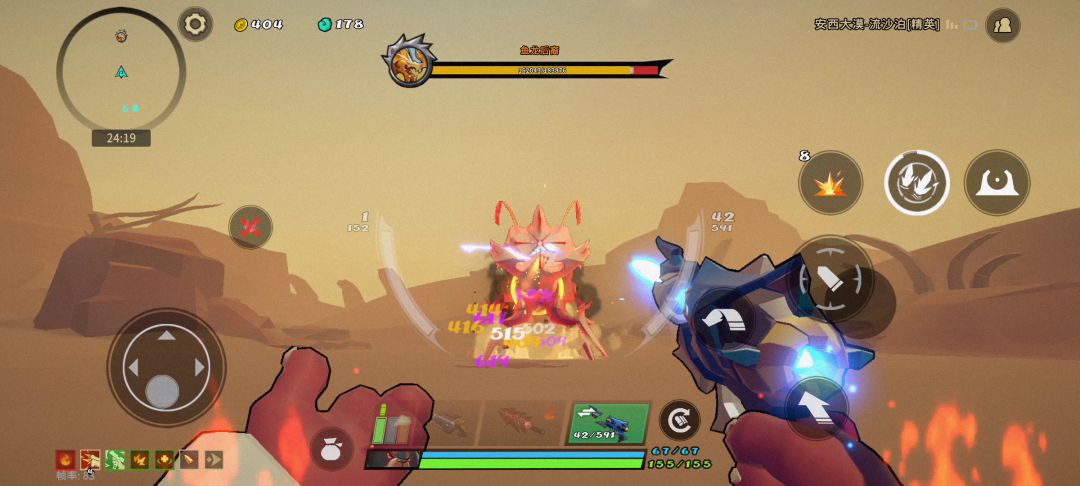Open the gear settings menu
The width and height of the screenshot is (1080, 486).
click(195, 23)
